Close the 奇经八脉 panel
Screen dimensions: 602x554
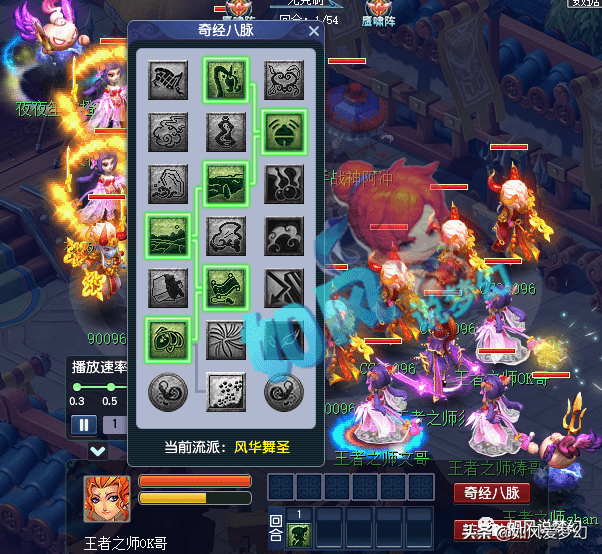point(314,31)
